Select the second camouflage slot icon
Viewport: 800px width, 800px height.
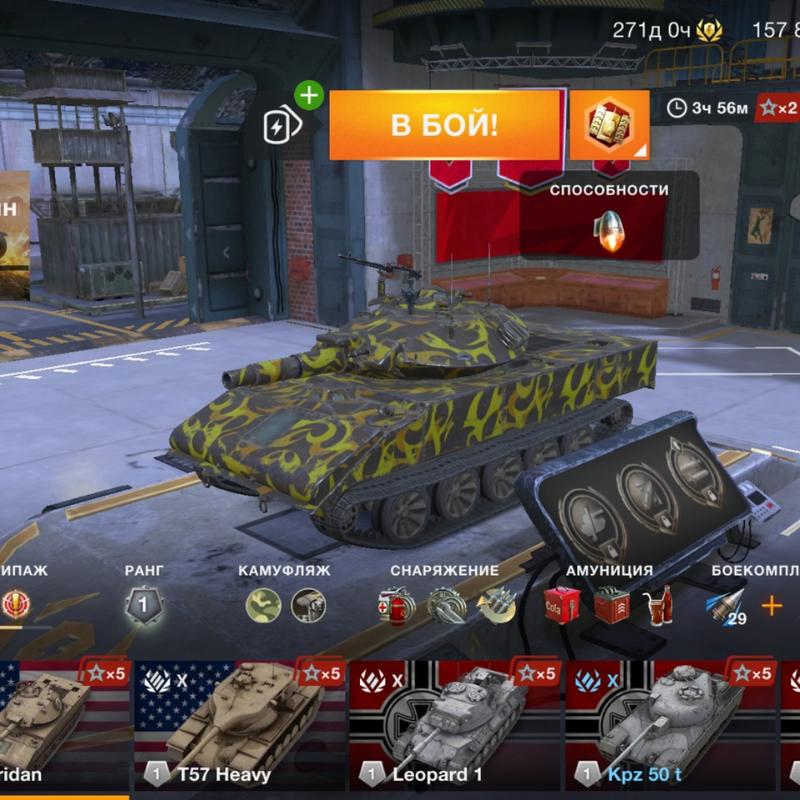click(x=308, y=605)
